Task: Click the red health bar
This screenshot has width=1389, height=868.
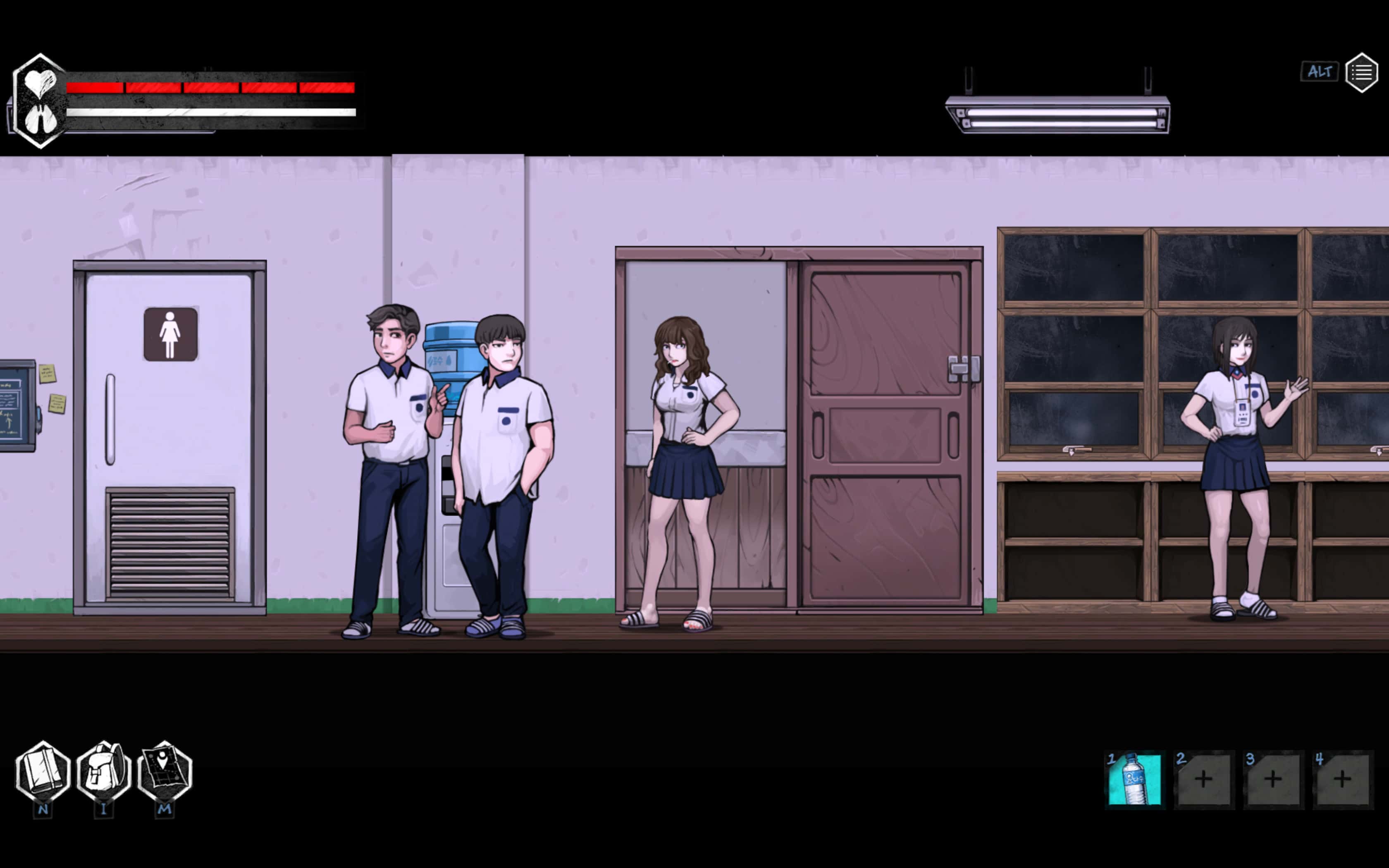Action: (207, 87)
